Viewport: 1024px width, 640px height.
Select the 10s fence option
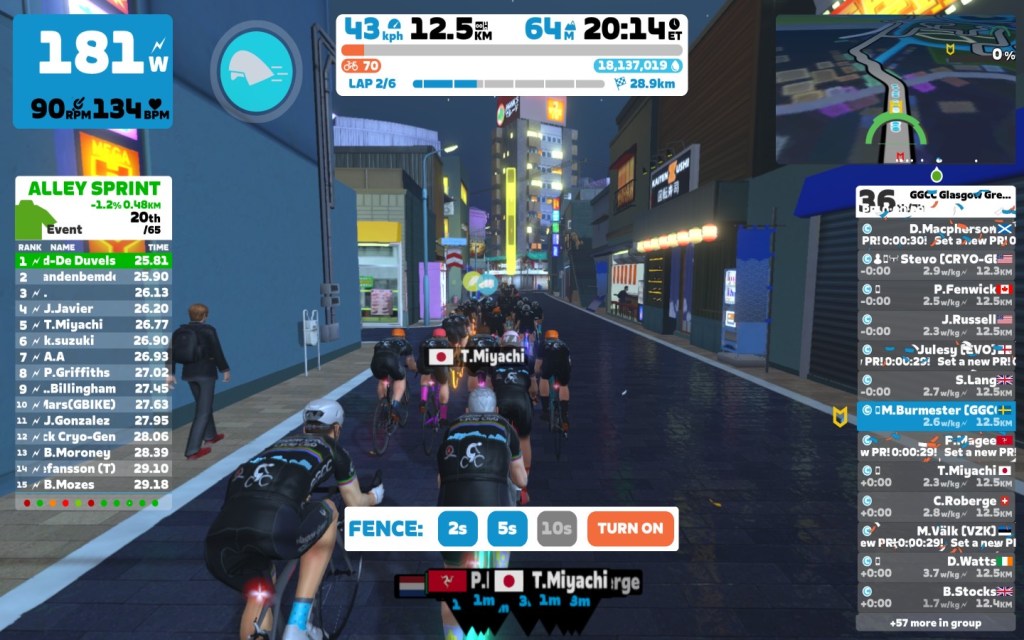(x=557, y=528)
